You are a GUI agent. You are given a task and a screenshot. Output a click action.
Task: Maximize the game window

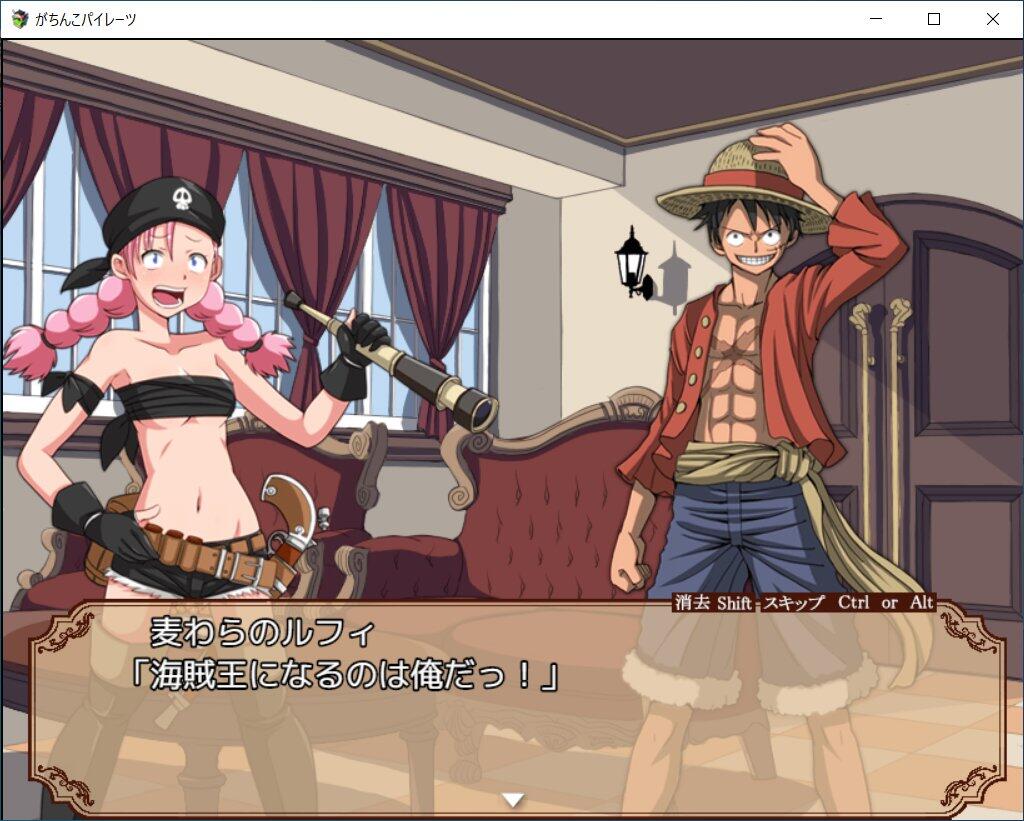click(x=934, y=19)
